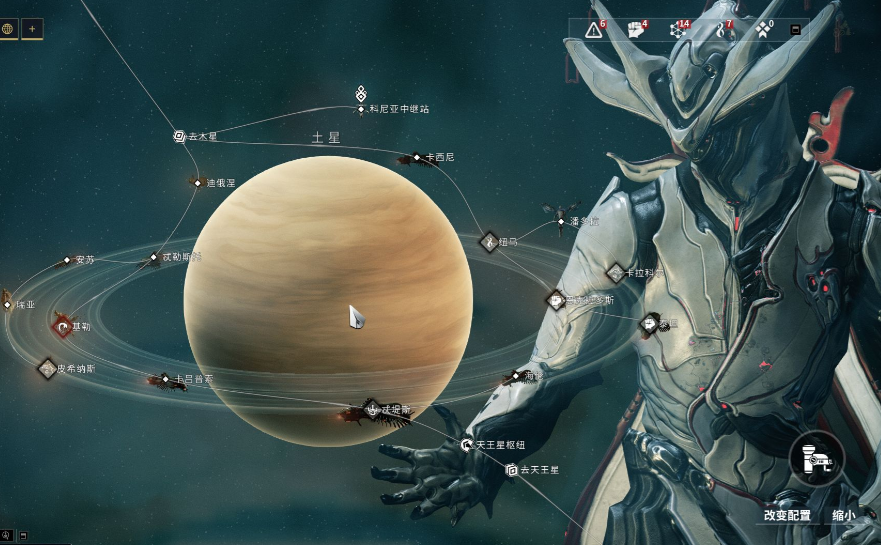Select the 纽马 mission node
The height and width of the screenshot is (545, 881).
coord(489,241)
